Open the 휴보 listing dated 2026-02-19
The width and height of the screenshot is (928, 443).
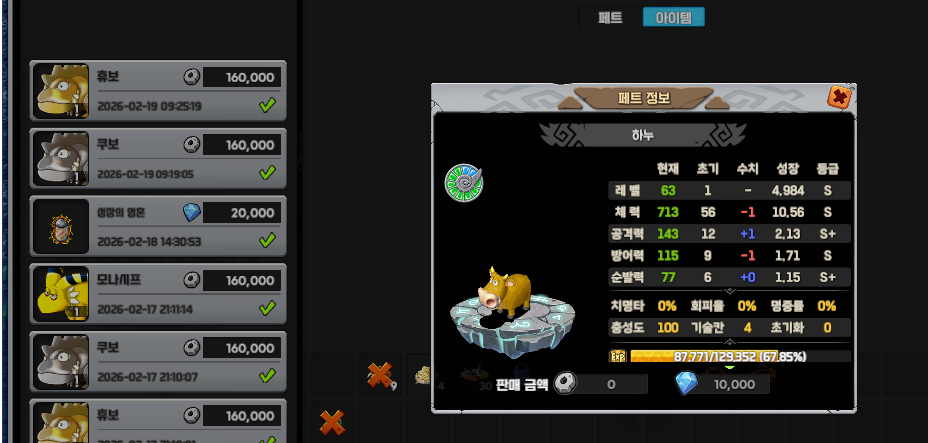tap(159, 90)
